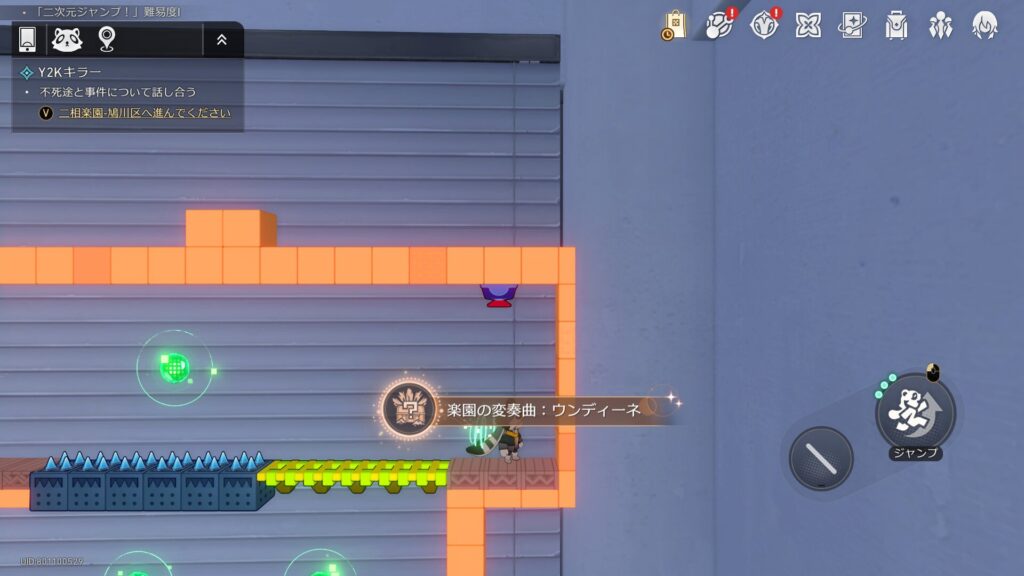
Task: Collapse the quest tracker with the double-chevron
Action: (221, 40)
